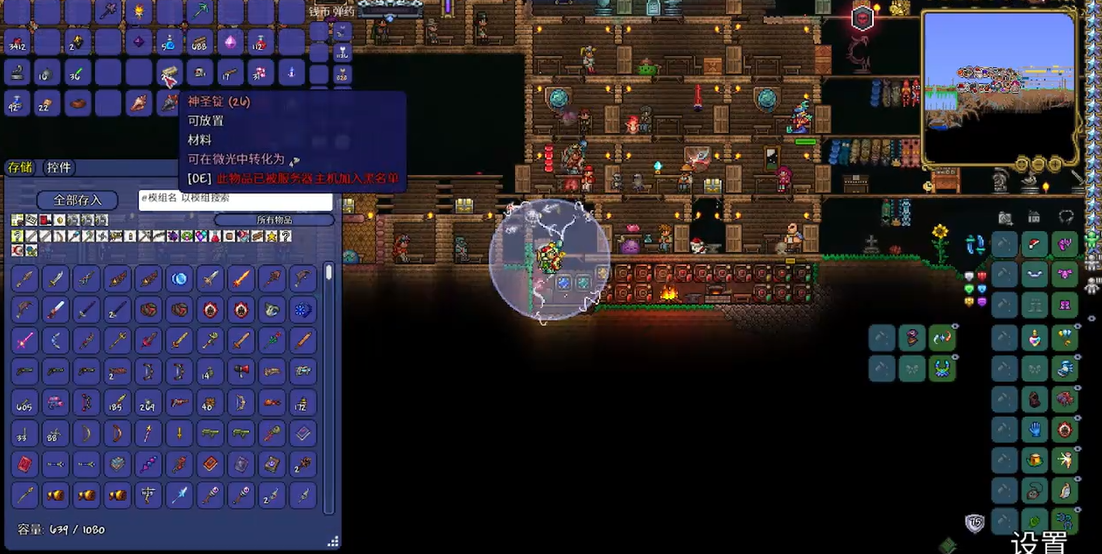Image resolution: width=1102 pixels, height=554 pixels.
Task: Switch to the 存储 storage tab
Action: pos(19,168)
